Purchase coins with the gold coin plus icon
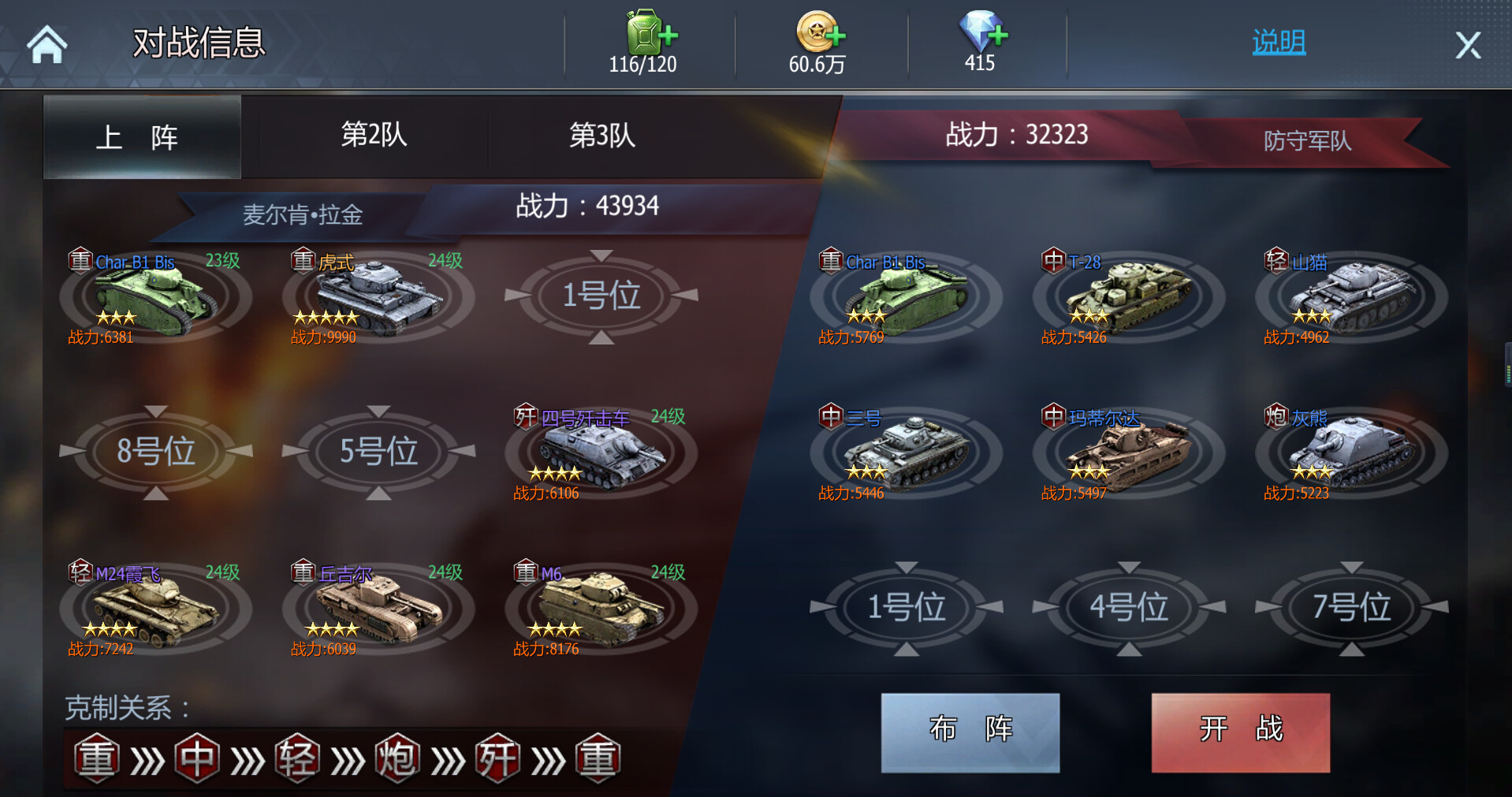 pyautogui.click(x=818, y=33)
